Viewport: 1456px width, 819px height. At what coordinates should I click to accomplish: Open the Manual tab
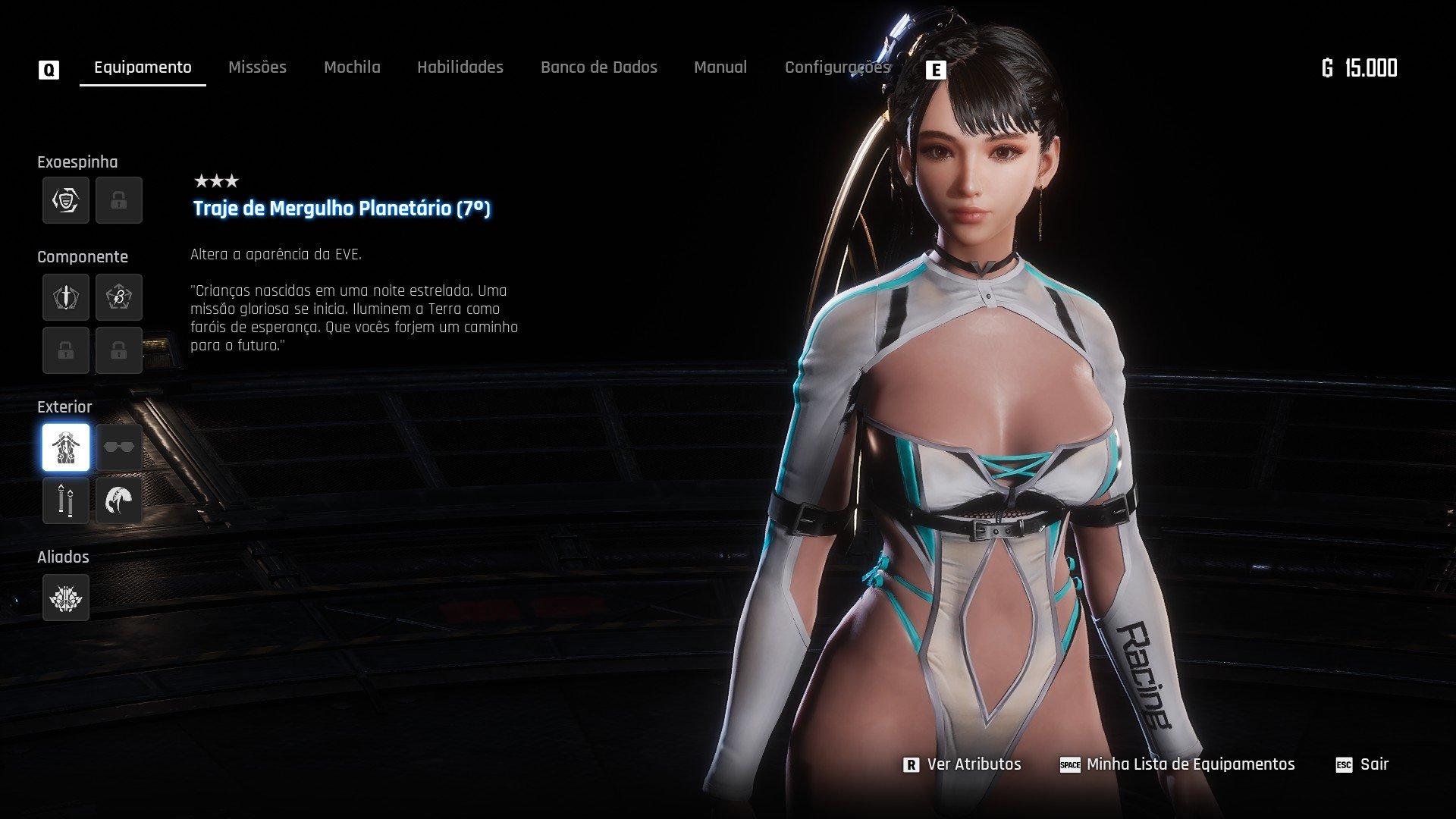[x=720, y=67]
